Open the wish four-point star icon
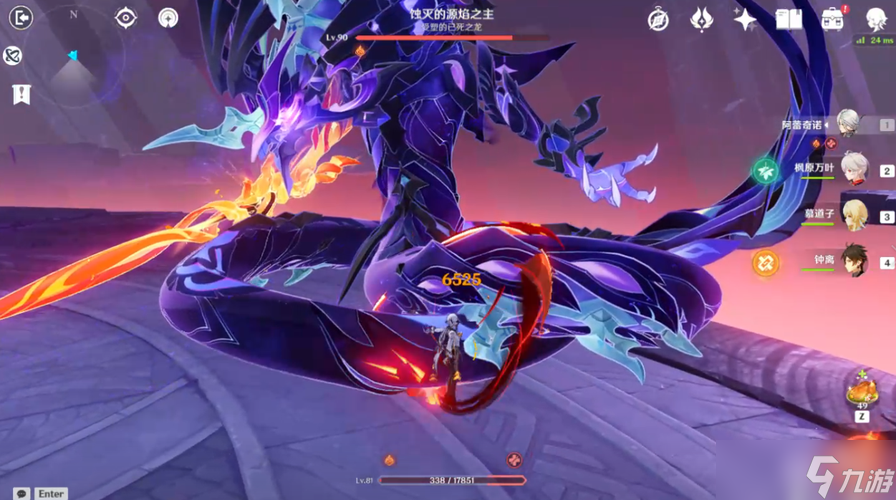Image resolution: width=896 pixels, height=500 pixels. (x=745, y=19)
